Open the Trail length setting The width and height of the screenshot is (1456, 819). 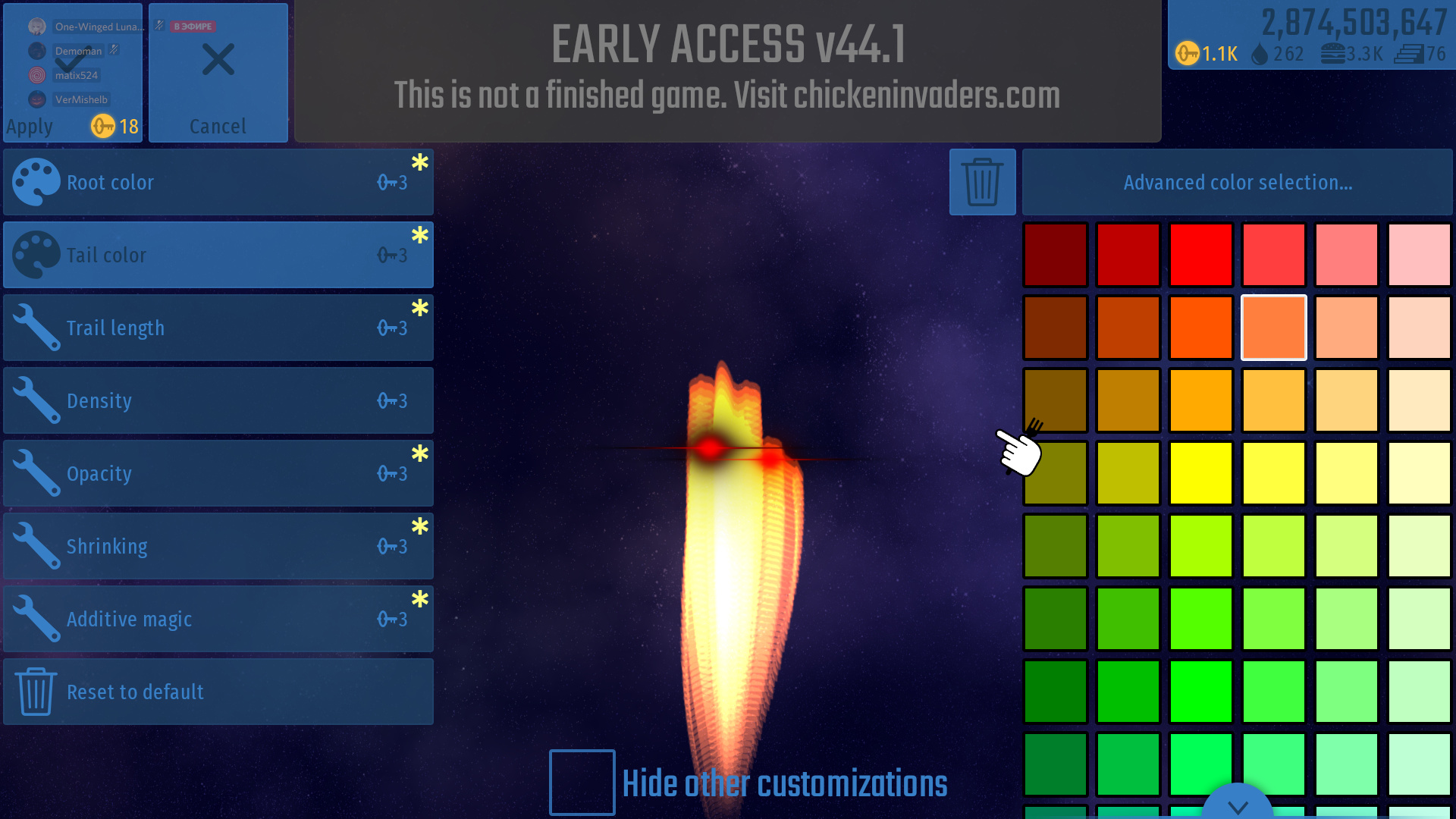pos(218,328)
